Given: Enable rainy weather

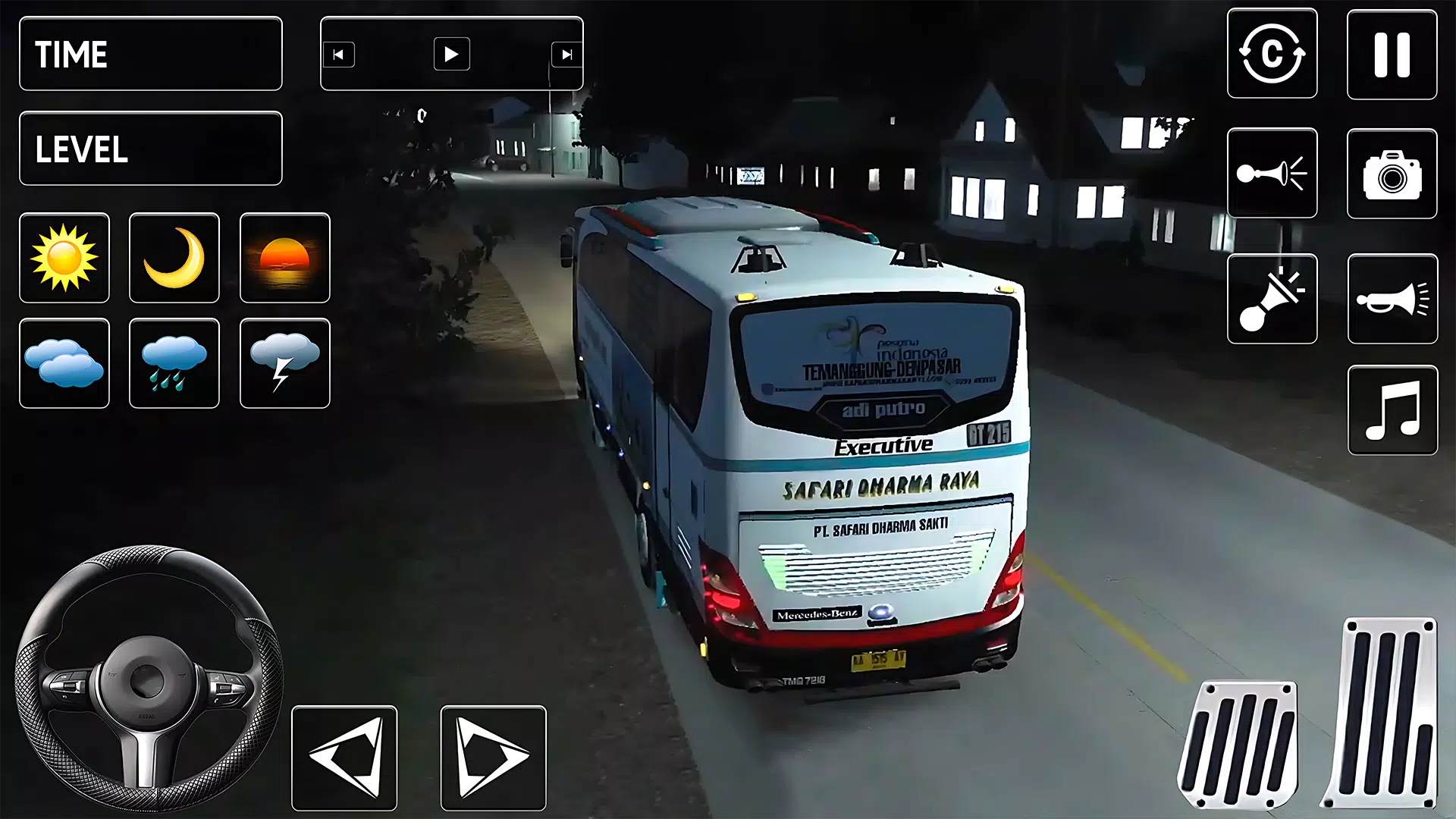Looking at the screenshot, I should (x=174, y=363).
